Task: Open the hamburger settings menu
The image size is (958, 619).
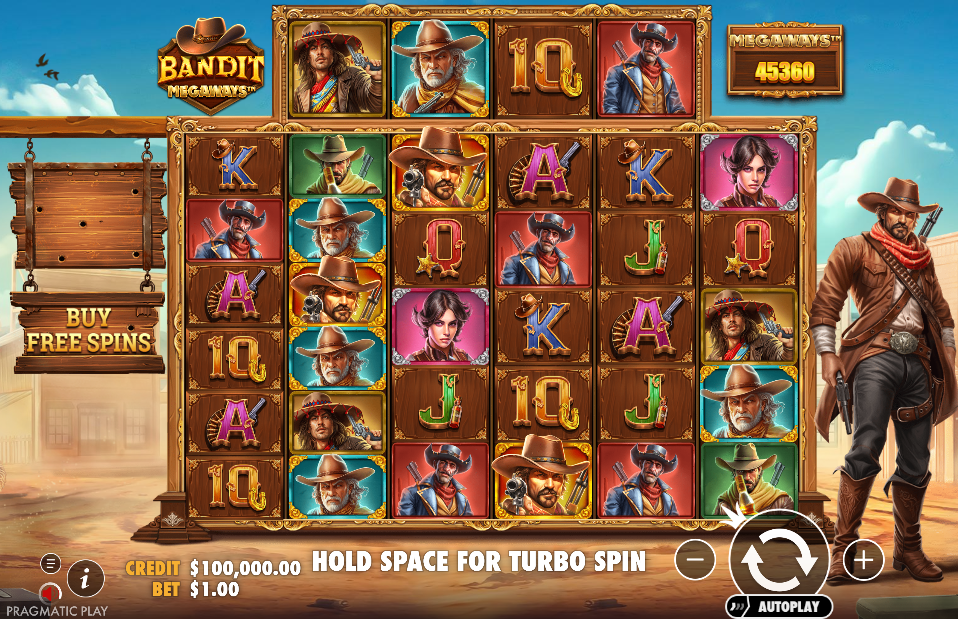Action: [x=50, y=563]
